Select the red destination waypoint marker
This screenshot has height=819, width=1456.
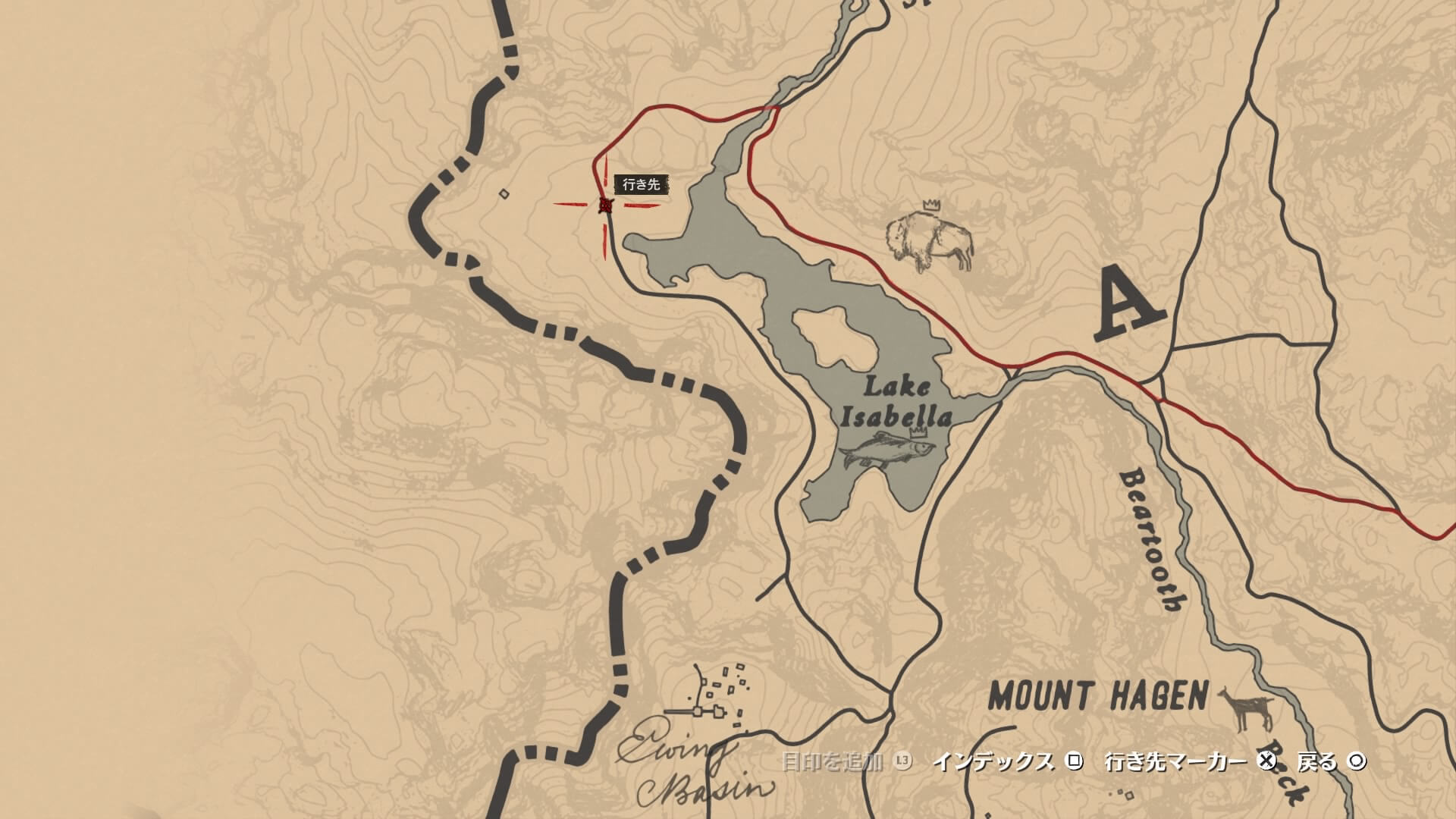coord(605,205)
